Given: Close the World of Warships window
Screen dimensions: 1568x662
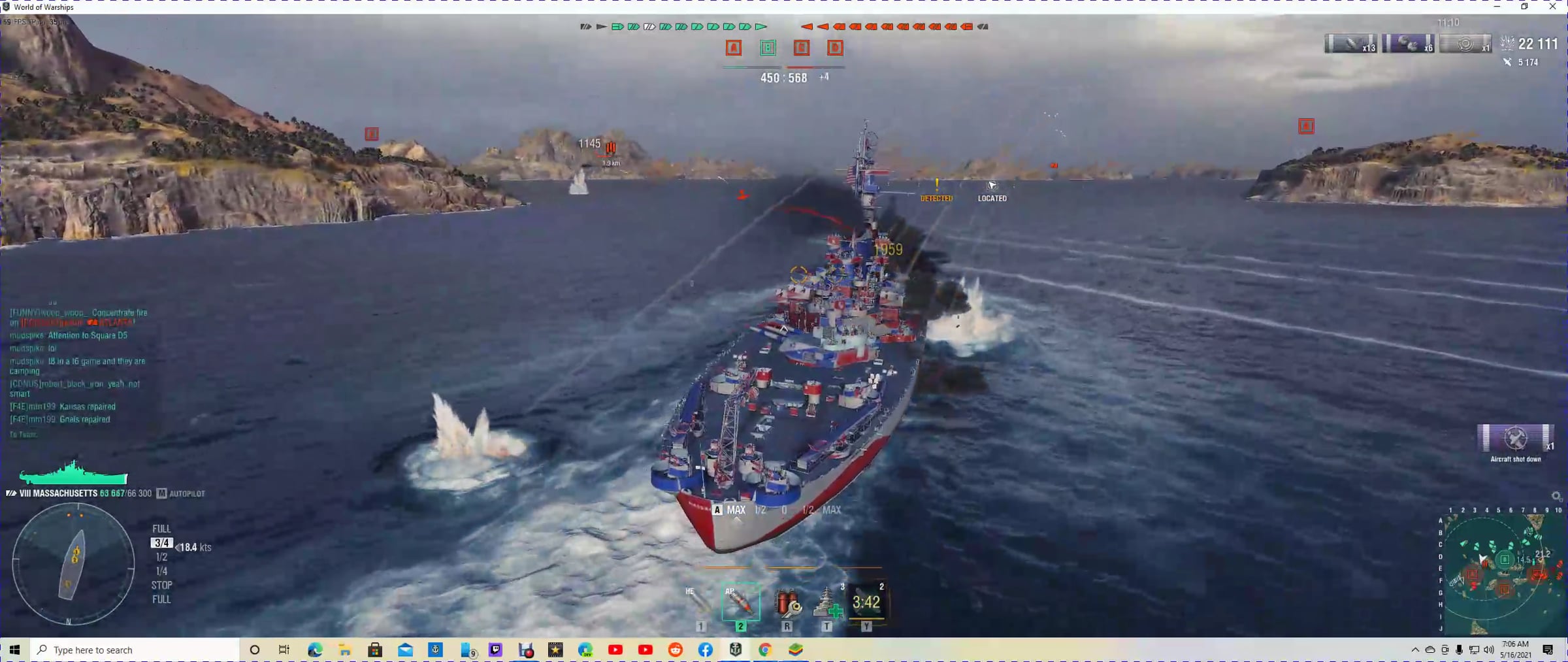Looking at the screenshot, I should click(1552, 7).
